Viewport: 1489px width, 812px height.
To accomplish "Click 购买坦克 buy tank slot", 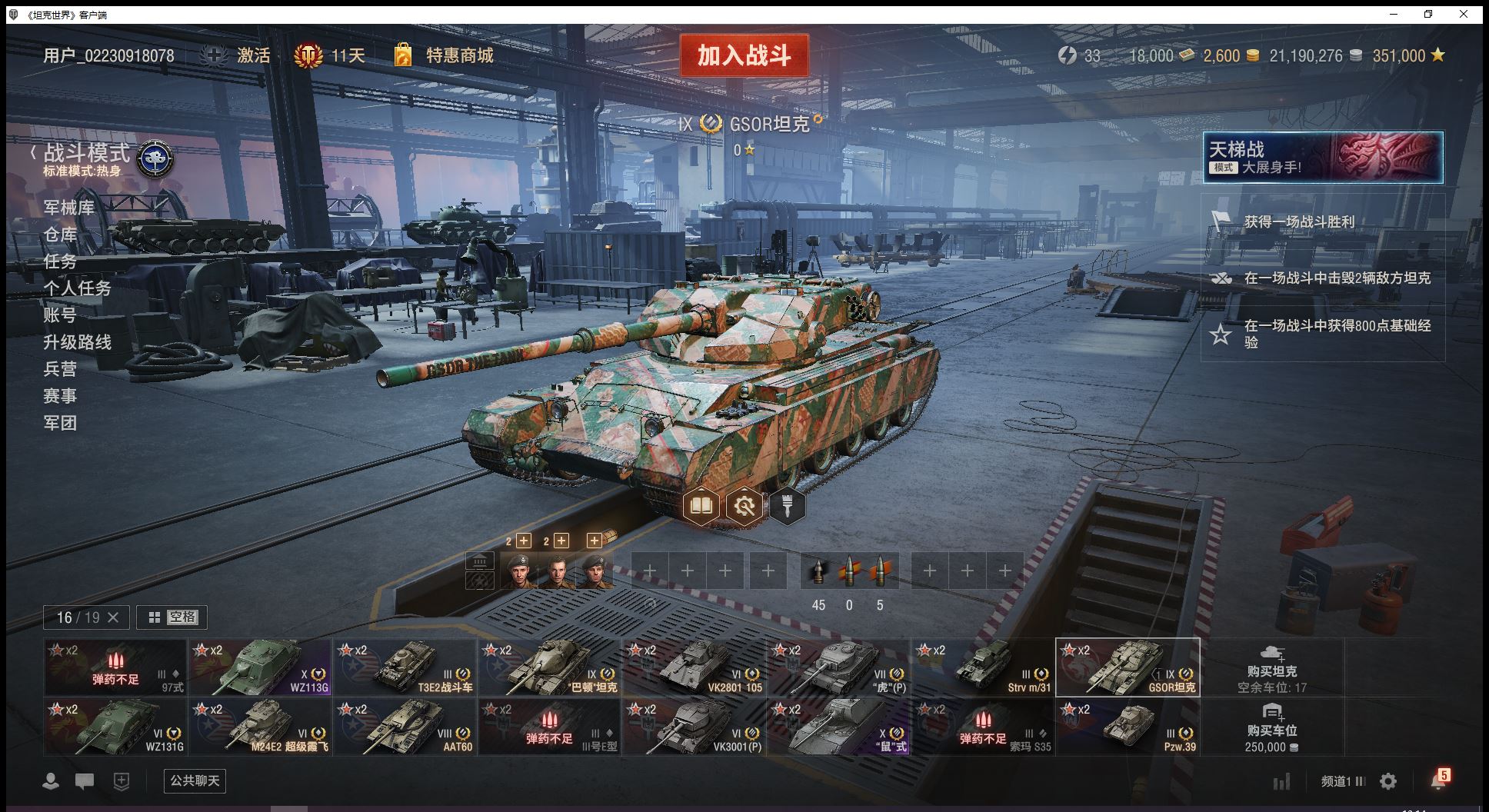I will pyautogui.click(x=1271, y=667).
